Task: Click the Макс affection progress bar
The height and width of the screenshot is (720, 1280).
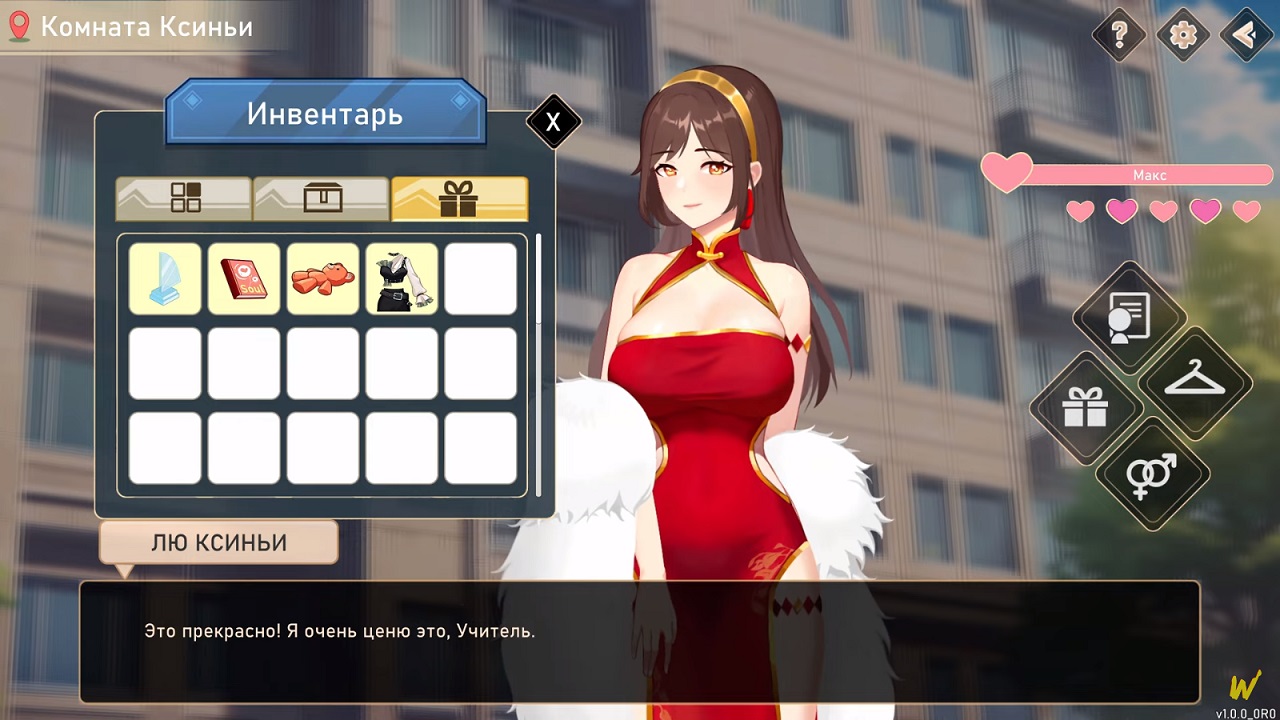Action: [1148, 174]
